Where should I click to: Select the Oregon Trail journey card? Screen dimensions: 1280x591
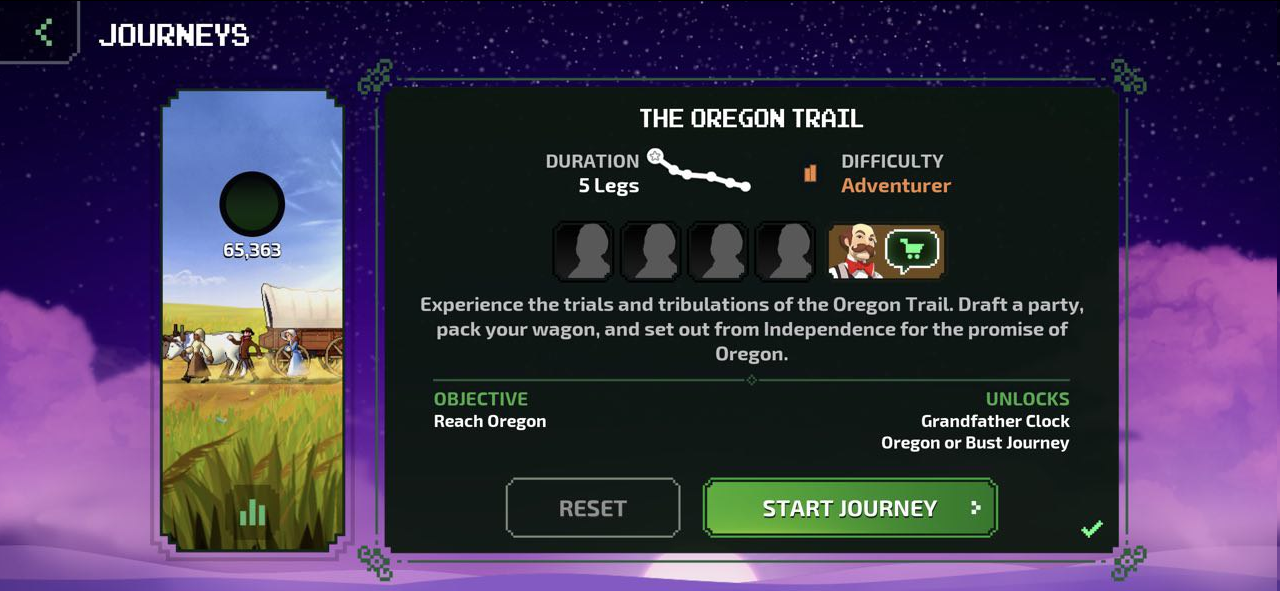click(x=253, y=320)
